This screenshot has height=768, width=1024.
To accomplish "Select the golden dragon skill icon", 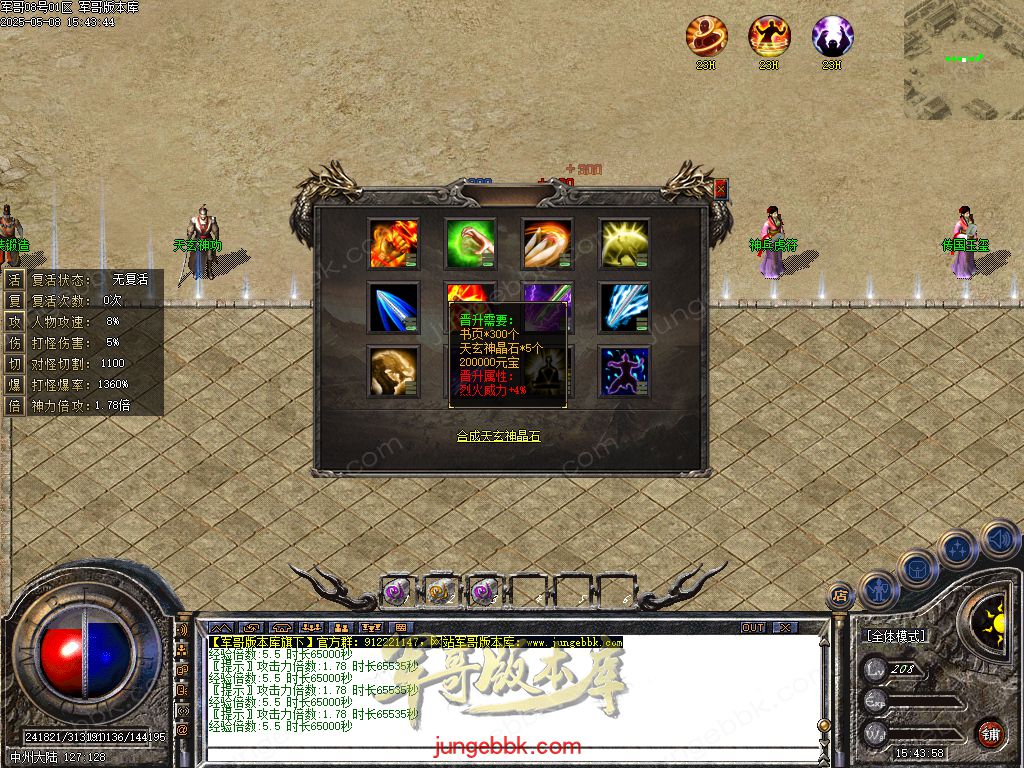I will click(393, 371).
